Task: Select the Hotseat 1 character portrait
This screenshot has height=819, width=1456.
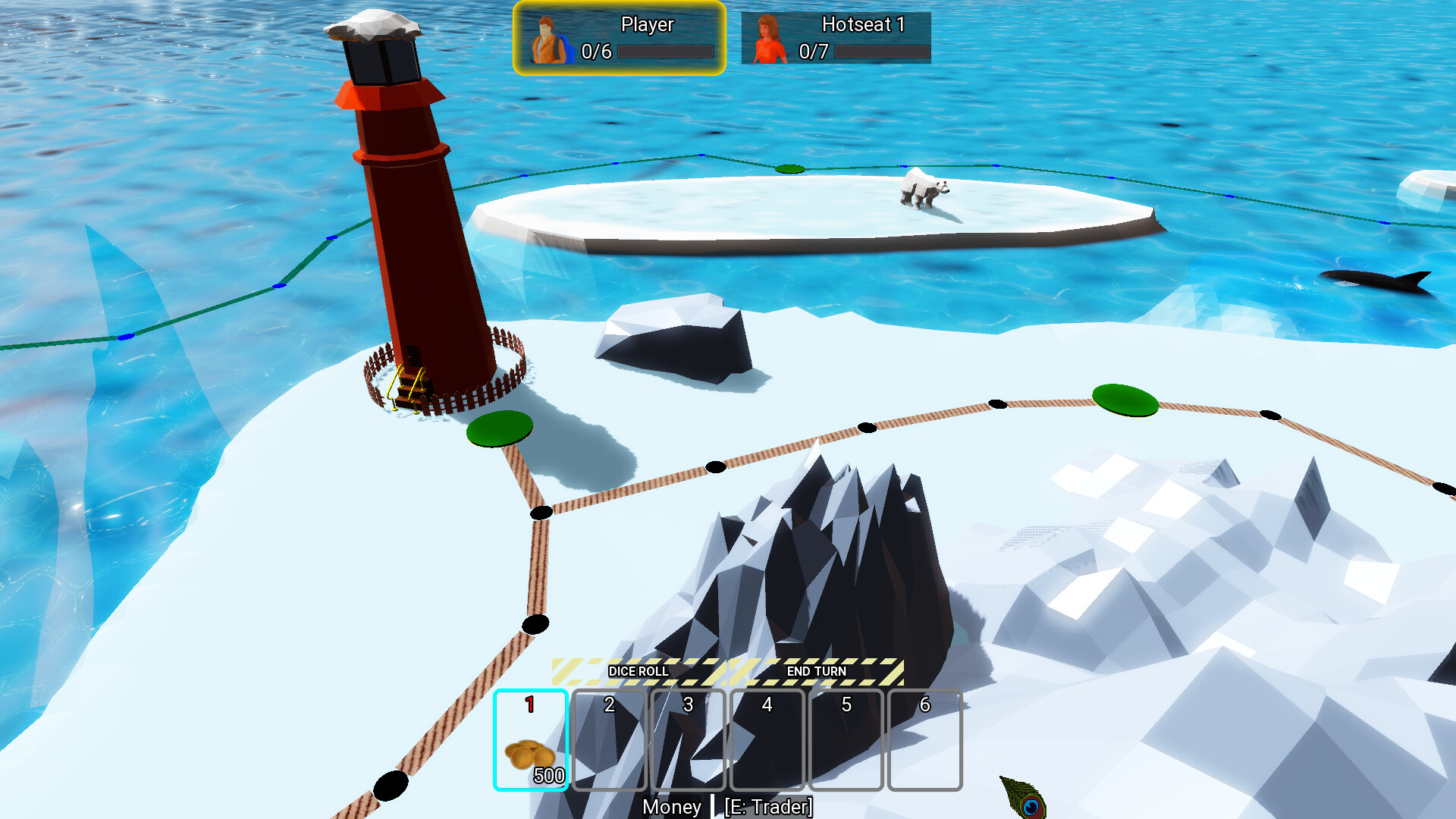Action: coord(767,38)
